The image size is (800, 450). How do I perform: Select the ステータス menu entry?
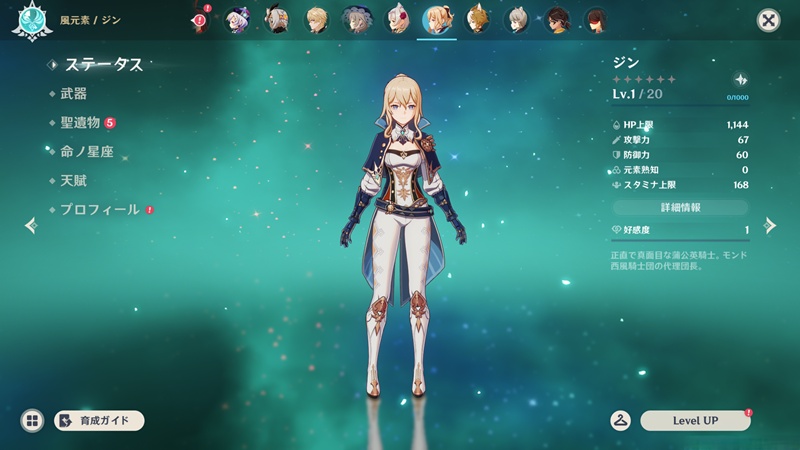pyautogui.click(x=103, y=65)
